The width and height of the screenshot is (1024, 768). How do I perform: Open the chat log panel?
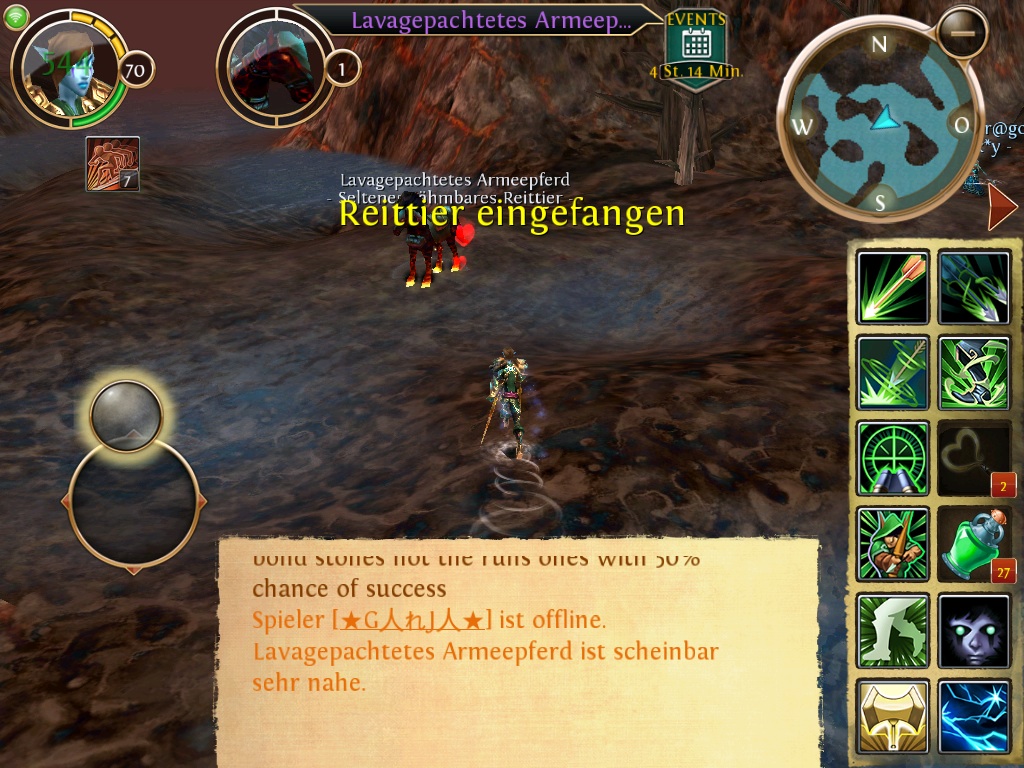pos(518,652)
